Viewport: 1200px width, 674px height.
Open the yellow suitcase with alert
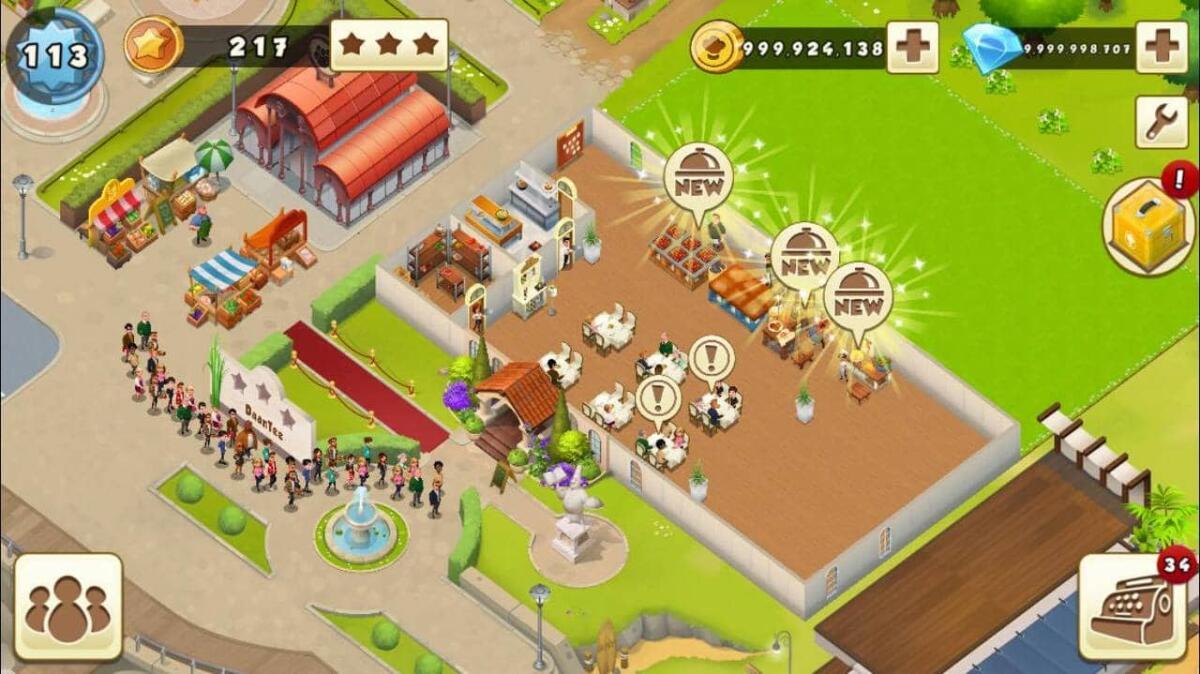(x=1148, y=226)
